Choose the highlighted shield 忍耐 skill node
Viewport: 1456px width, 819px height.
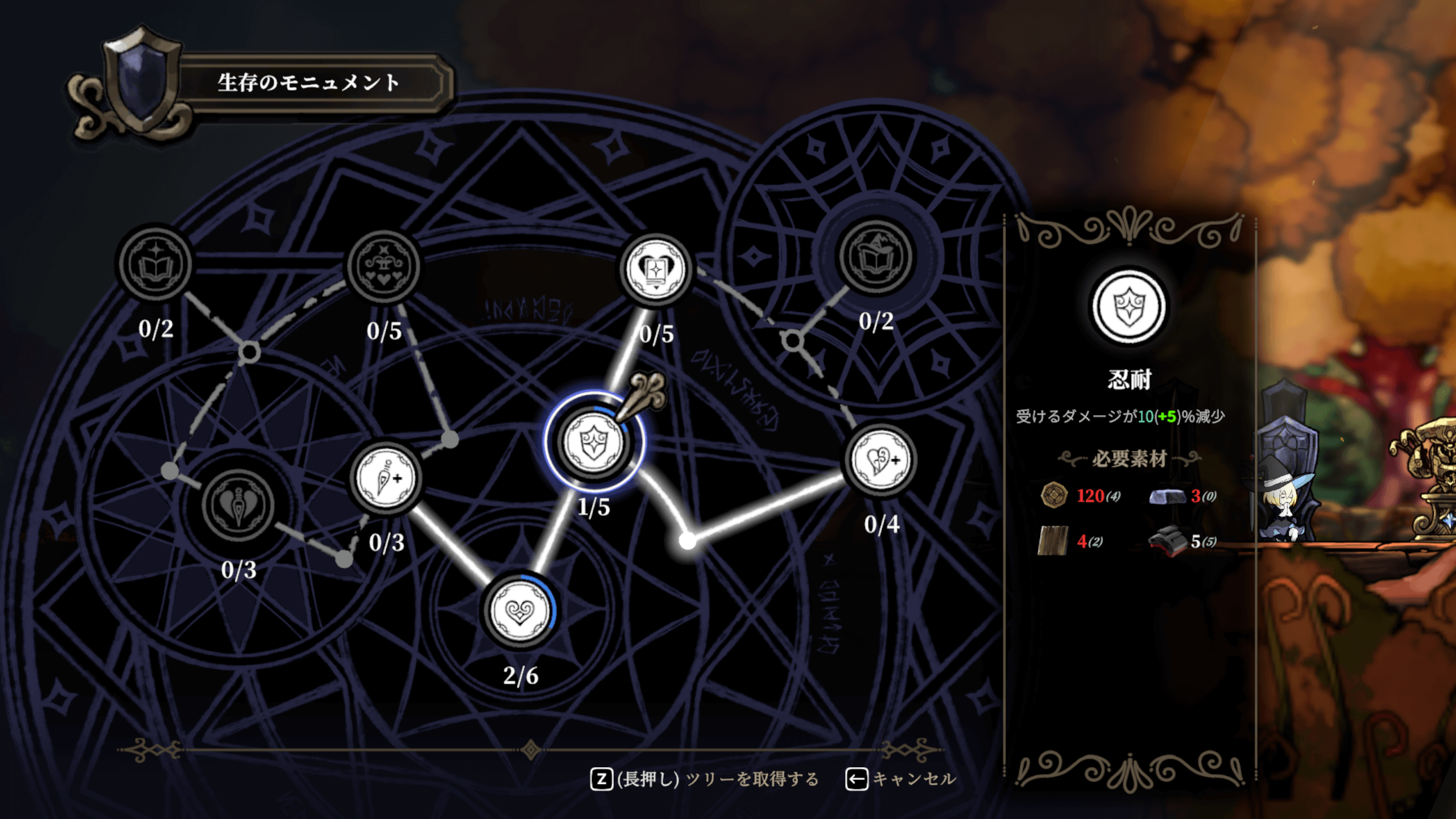594,442
